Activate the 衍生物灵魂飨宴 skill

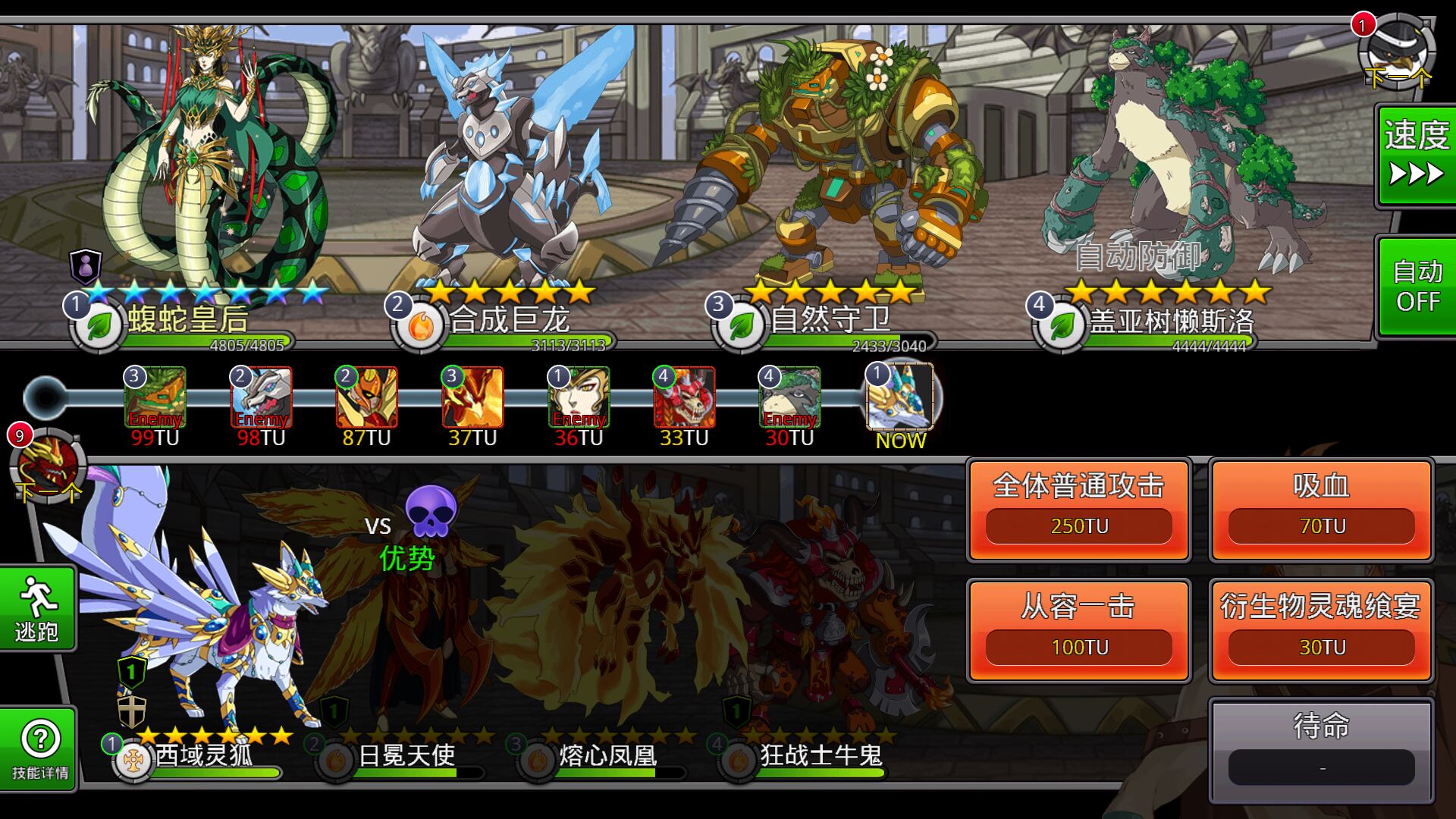pos(1321,631)
